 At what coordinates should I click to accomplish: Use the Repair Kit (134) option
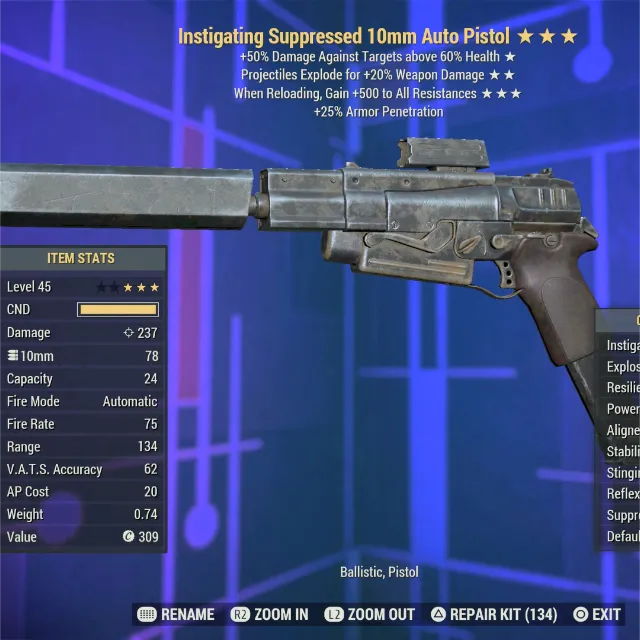click(x=494, y=614)
